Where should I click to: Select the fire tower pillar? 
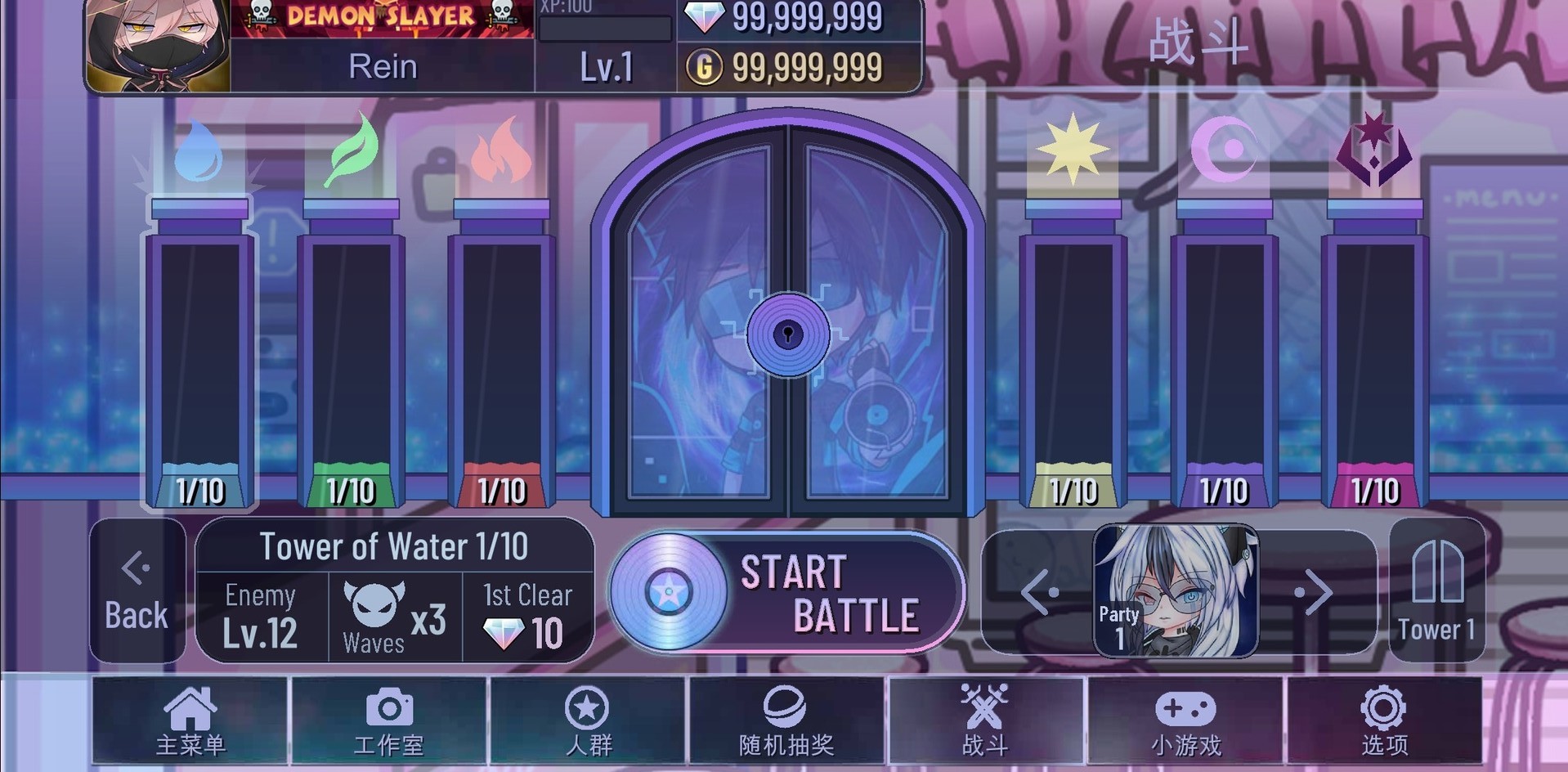click(501, 352)
